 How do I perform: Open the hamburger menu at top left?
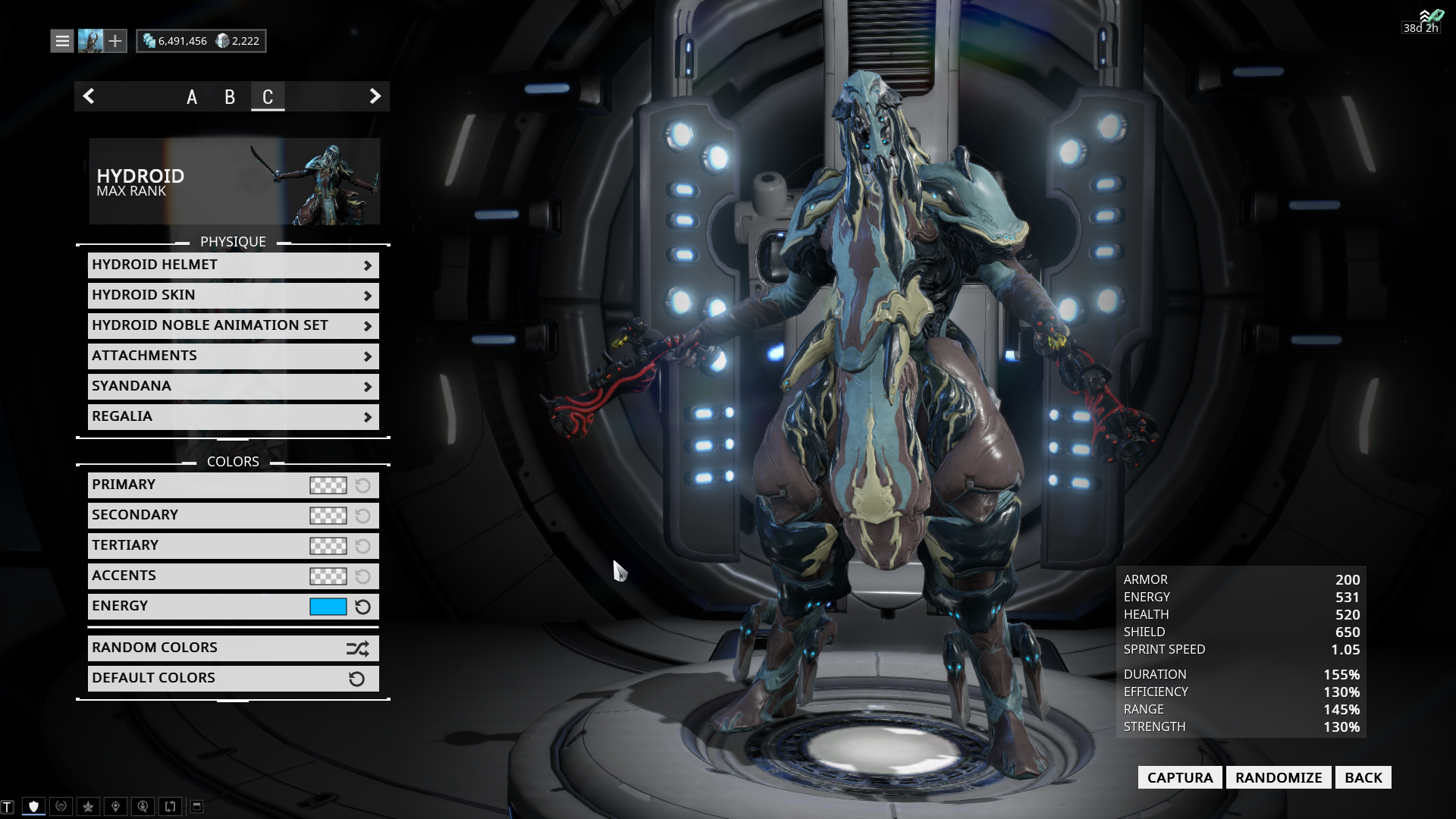[61, 40]
